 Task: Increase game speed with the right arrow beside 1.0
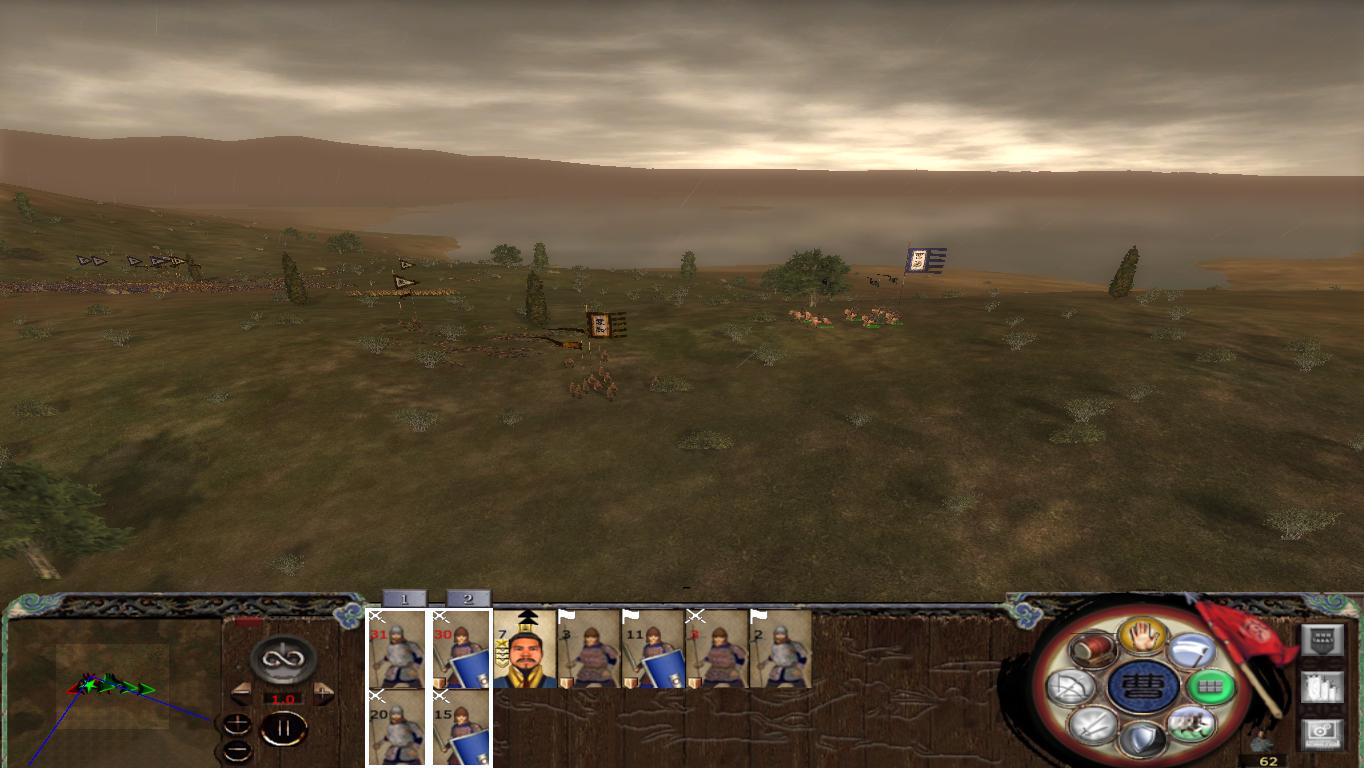click(323, 692)
